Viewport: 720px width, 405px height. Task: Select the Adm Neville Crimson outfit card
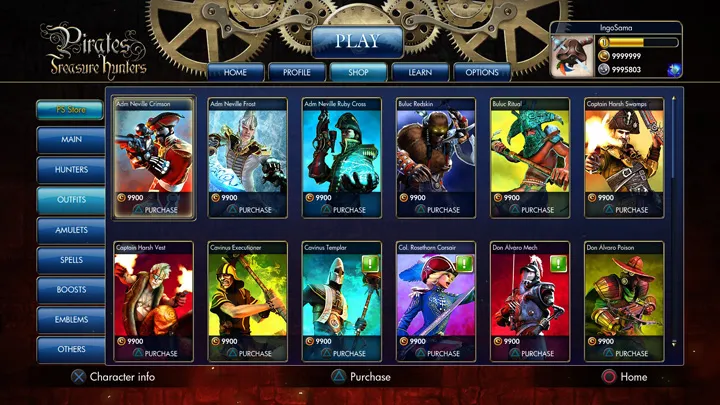(x=153, y=150)
